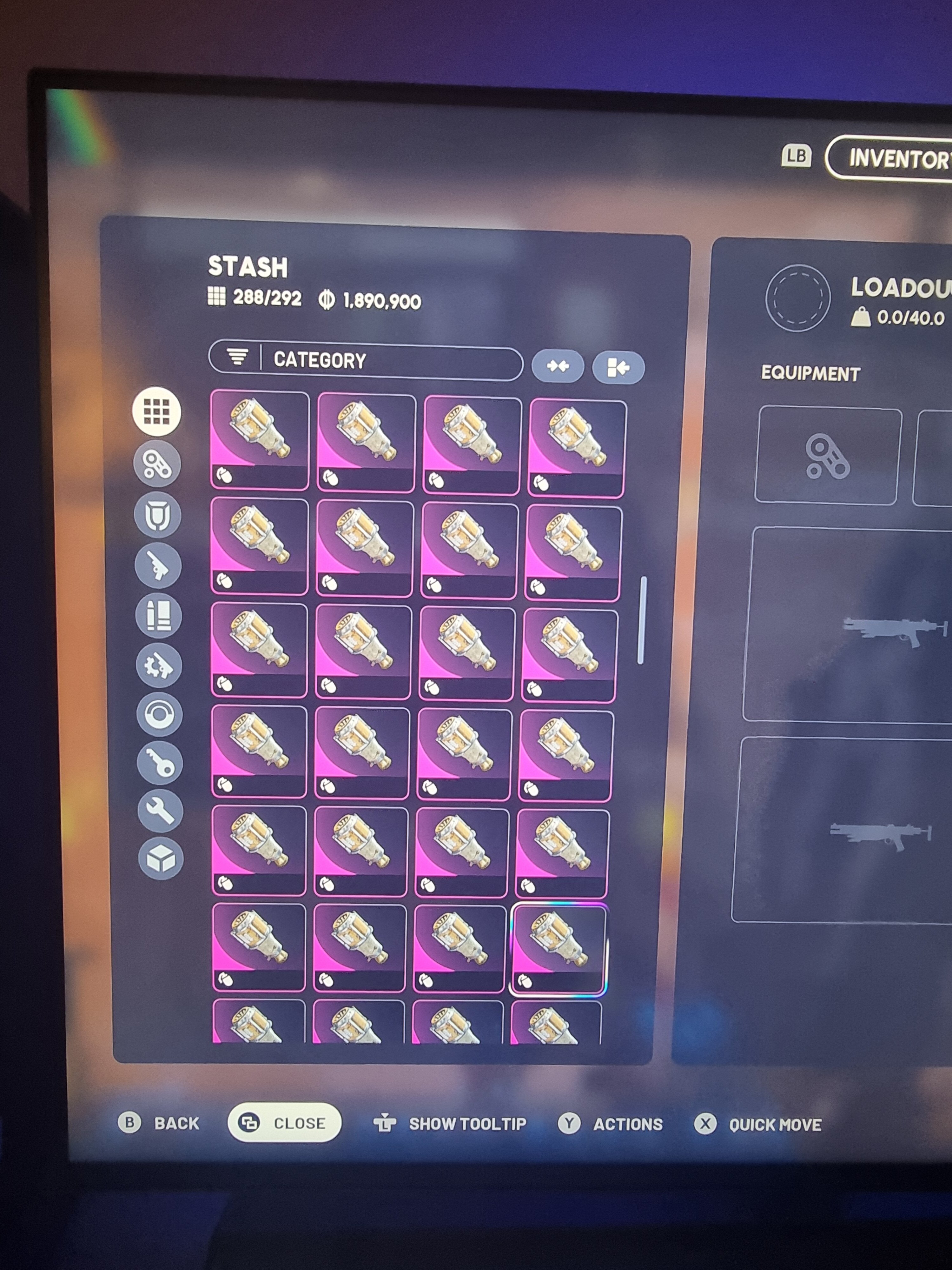Open the Category sort dropdown
Viewport: 952px width, 1270px height.
[x=366, y=361]
